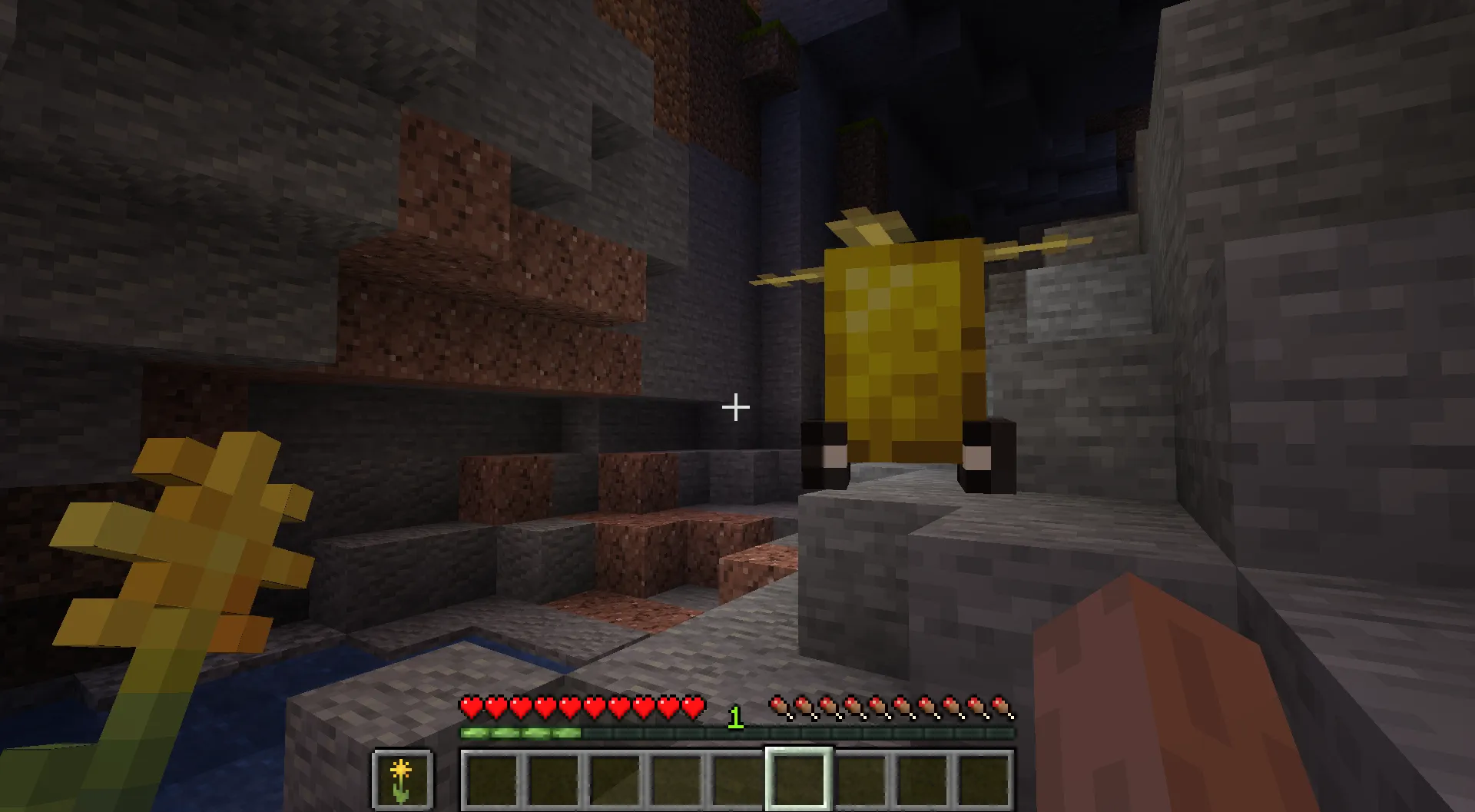Select the dandelion in the offhand slot
Screen dimensions: 1475x812
(x=403, y=781)
